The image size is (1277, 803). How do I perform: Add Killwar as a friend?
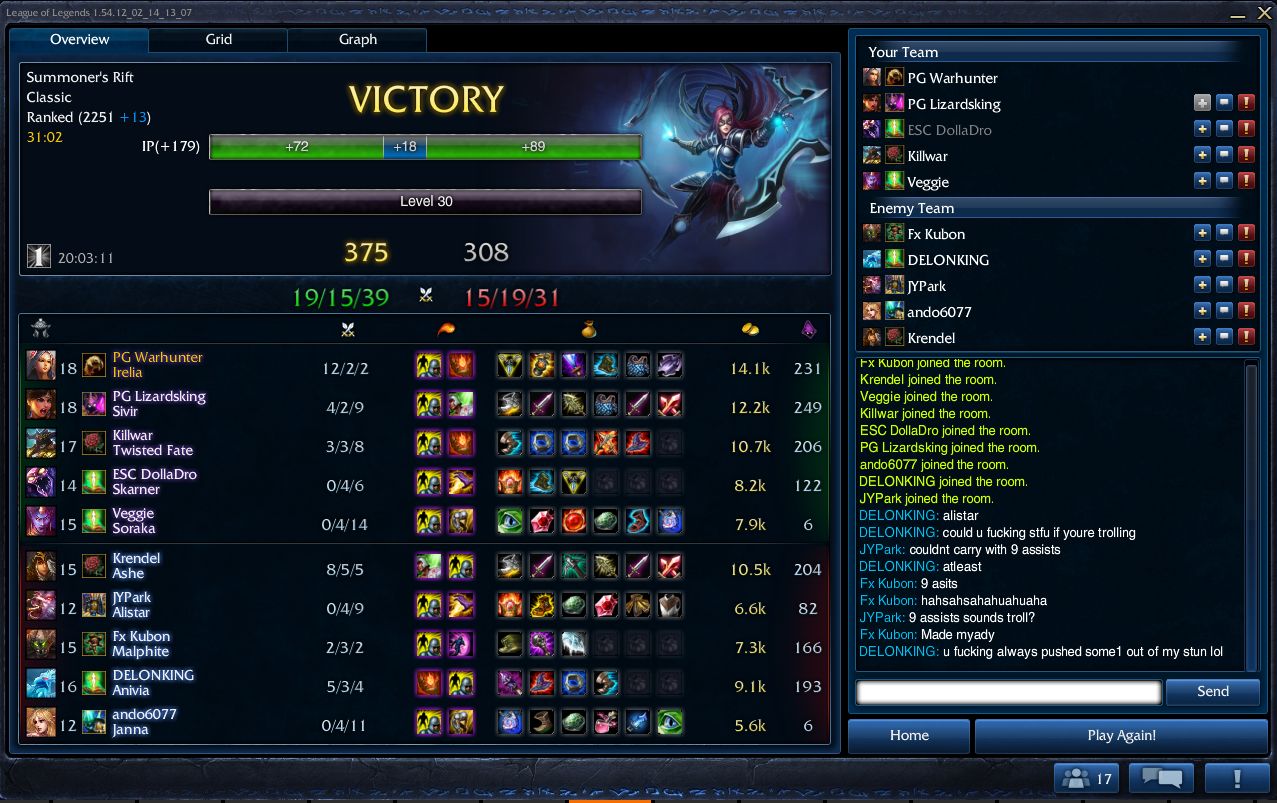1202,156
